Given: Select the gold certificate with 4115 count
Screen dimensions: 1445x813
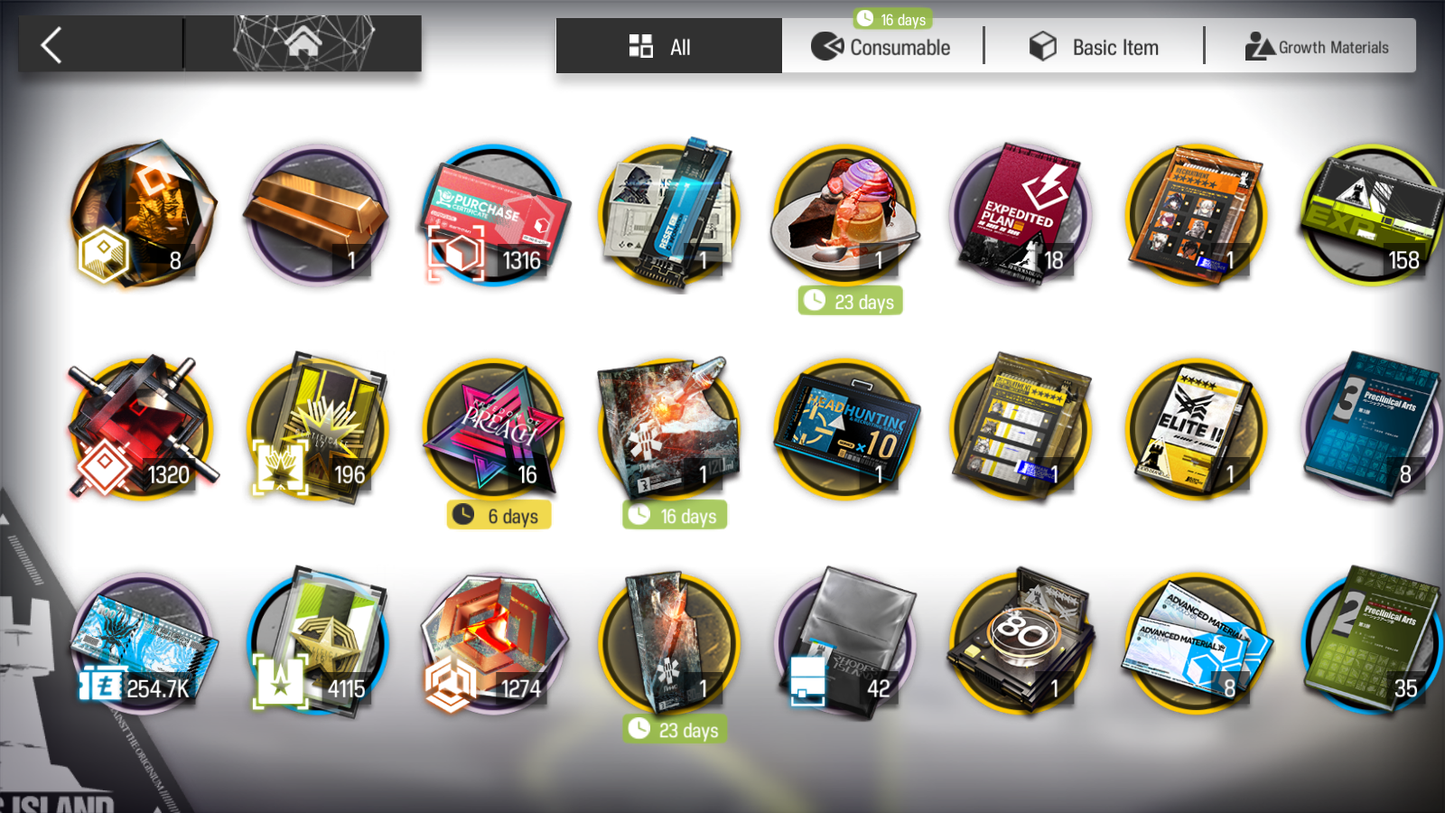Looking at the screenshot, I should coord(317,643).
